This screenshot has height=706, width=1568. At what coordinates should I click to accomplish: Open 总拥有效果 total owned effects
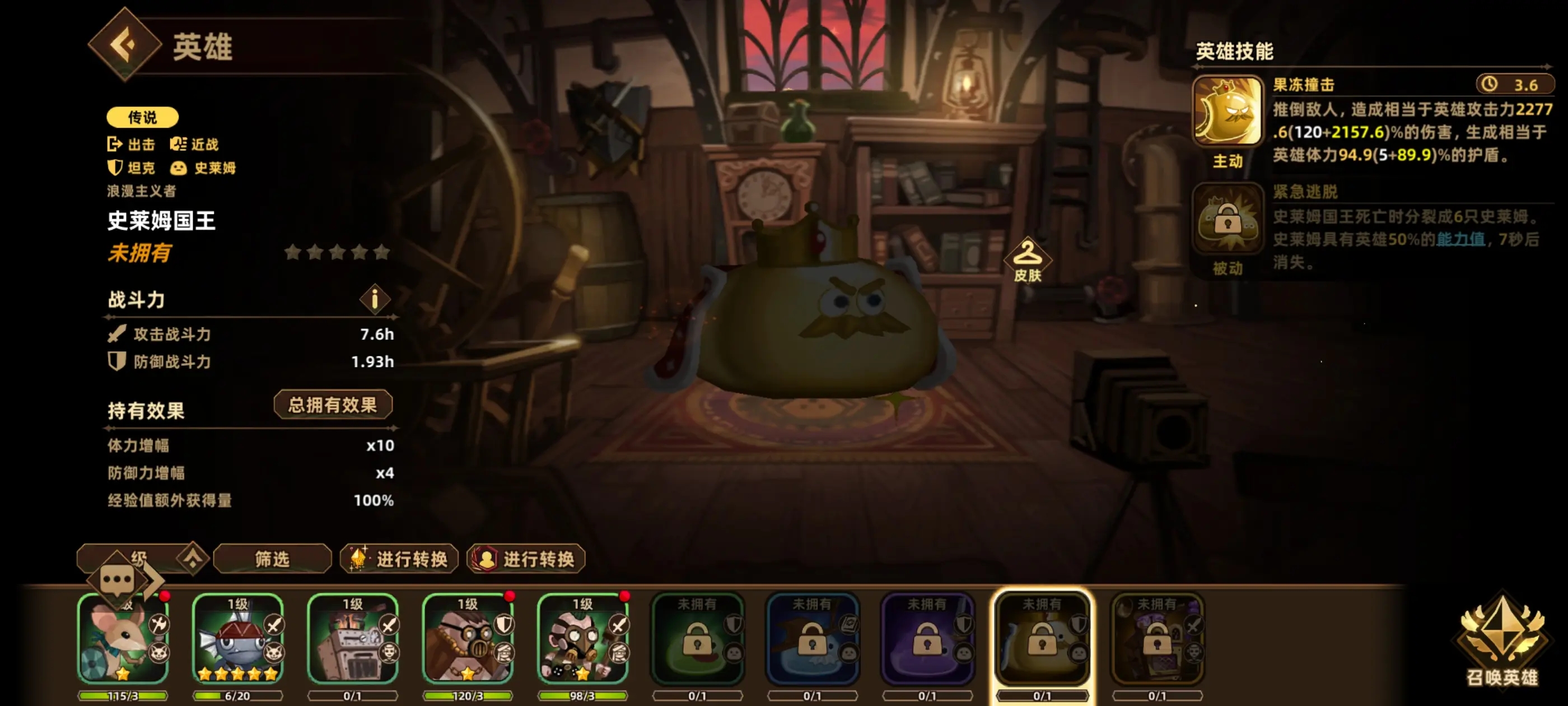click(332, 405)
